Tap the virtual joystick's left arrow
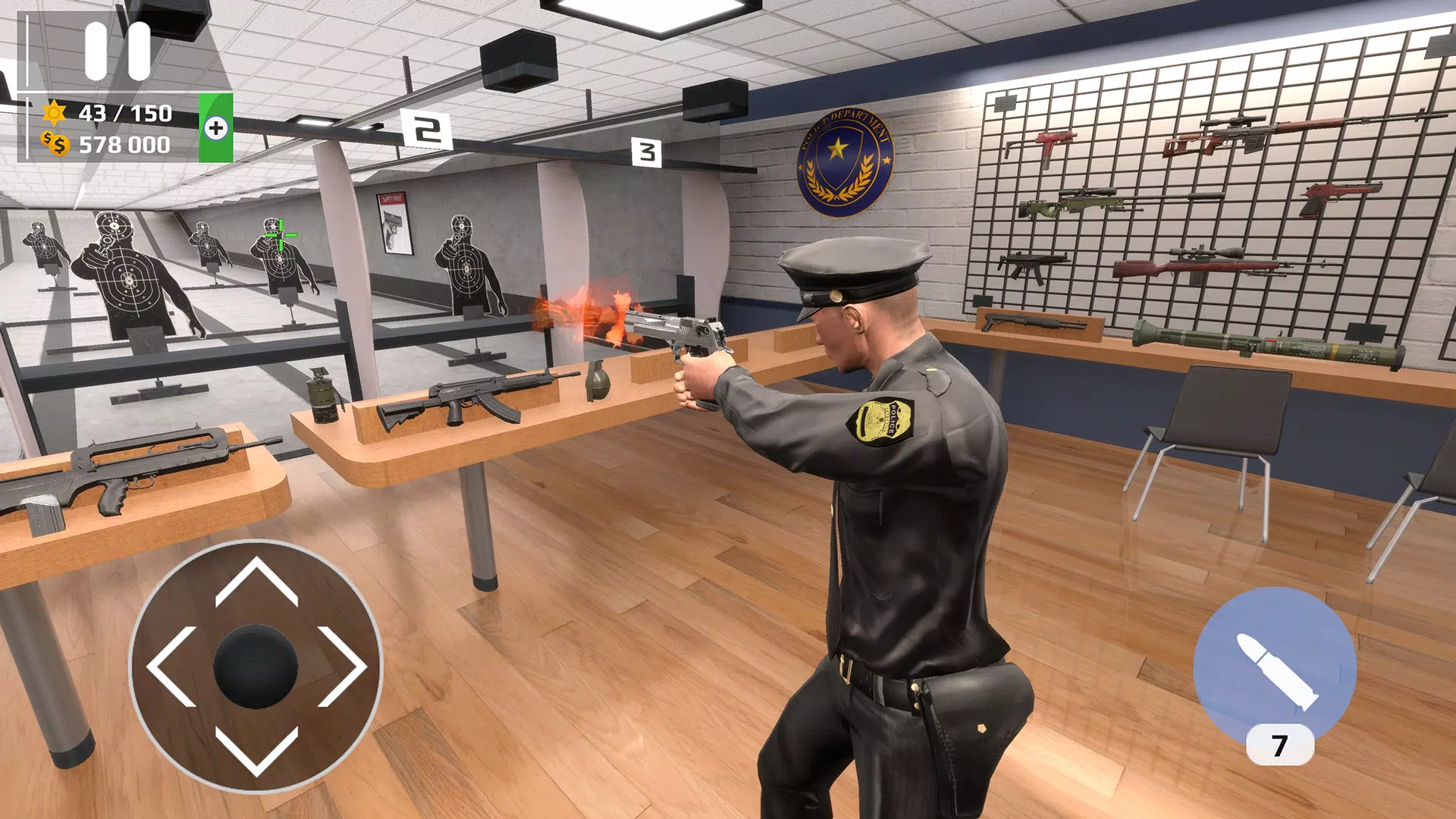 click(172, 667)
